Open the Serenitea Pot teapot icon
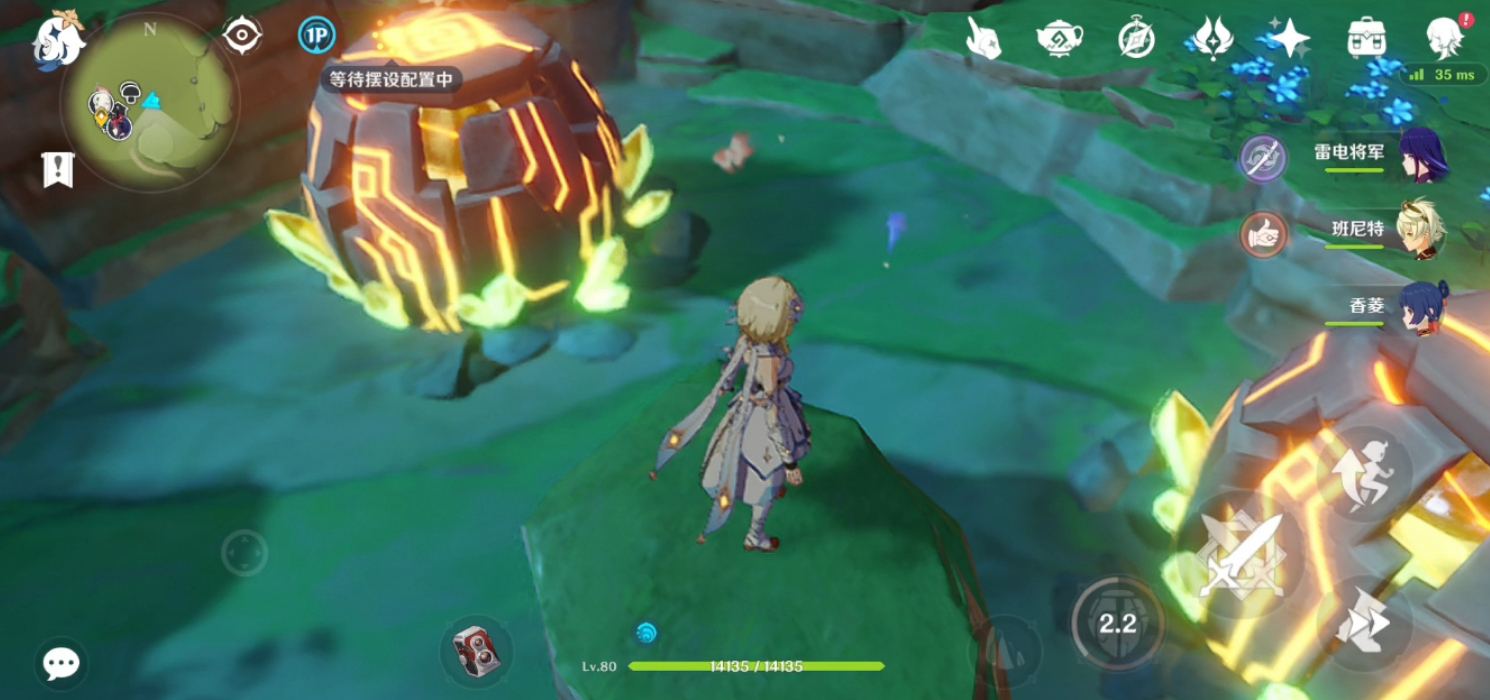This screenshot has height=700, width=1490. coord(1059,38)
